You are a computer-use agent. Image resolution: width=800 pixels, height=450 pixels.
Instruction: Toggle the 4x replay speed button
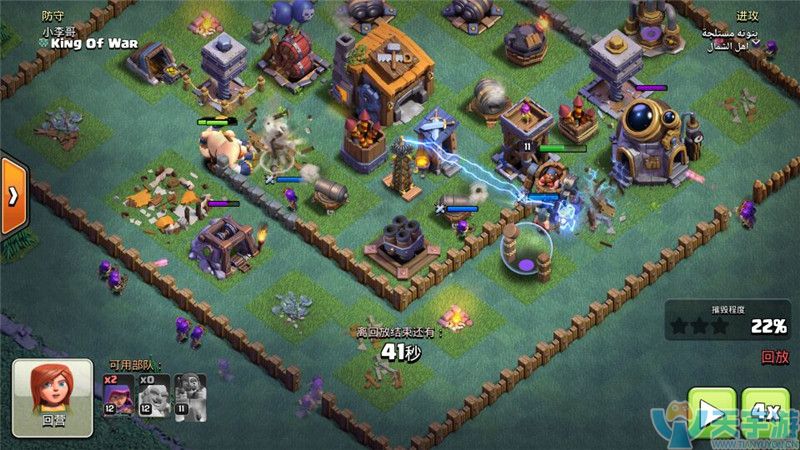click(766, 413)
